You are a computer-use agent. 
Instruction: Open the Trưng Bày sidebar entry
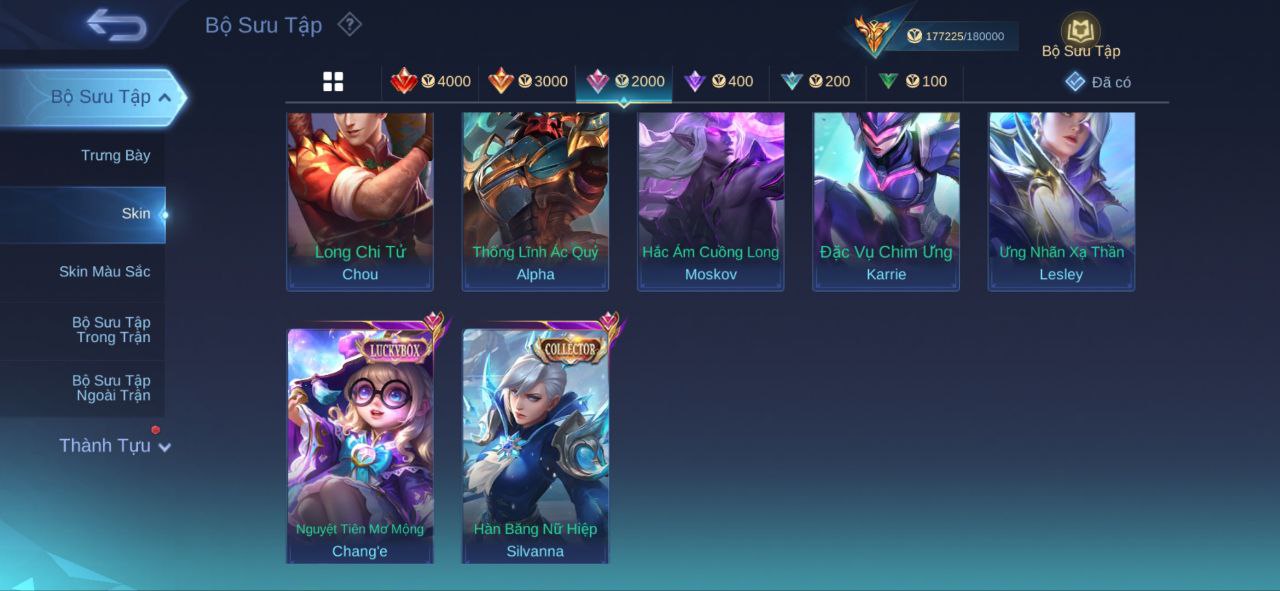115,156
